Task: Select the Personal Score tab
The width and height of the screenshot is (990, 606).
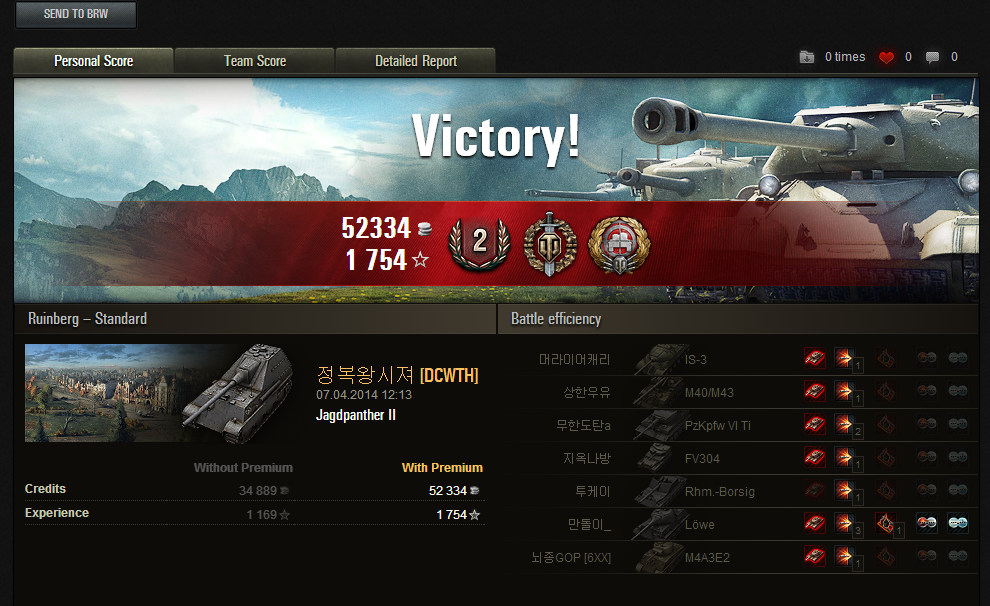Action: 94,61
